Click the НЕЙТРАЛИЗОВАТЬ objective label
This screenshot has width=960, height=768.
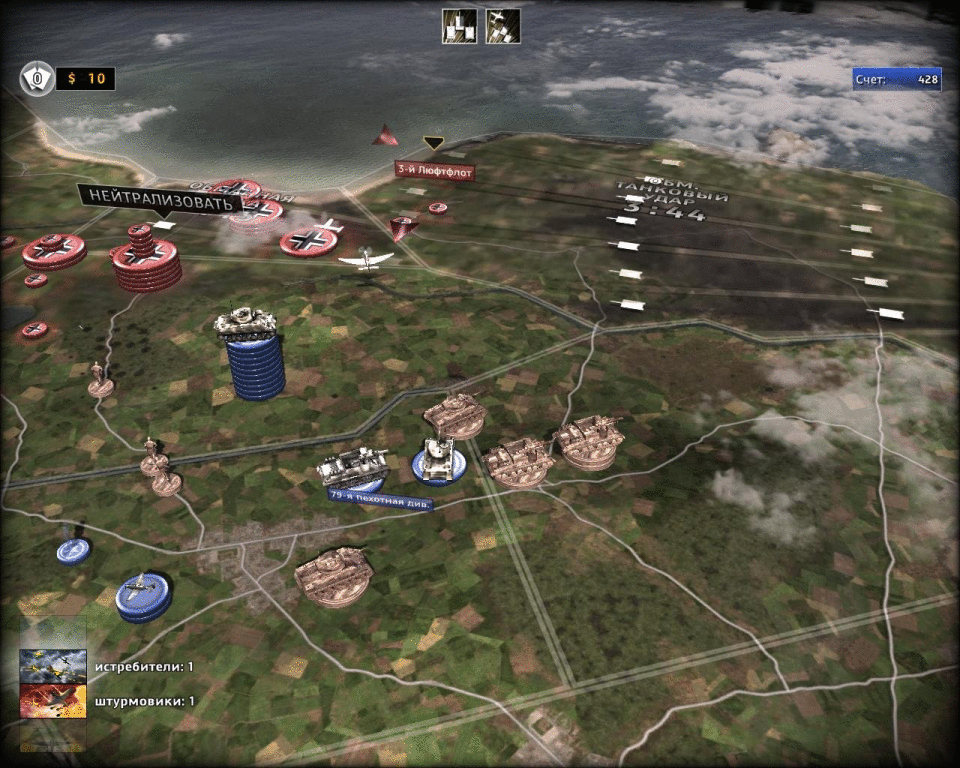[160, 198]
